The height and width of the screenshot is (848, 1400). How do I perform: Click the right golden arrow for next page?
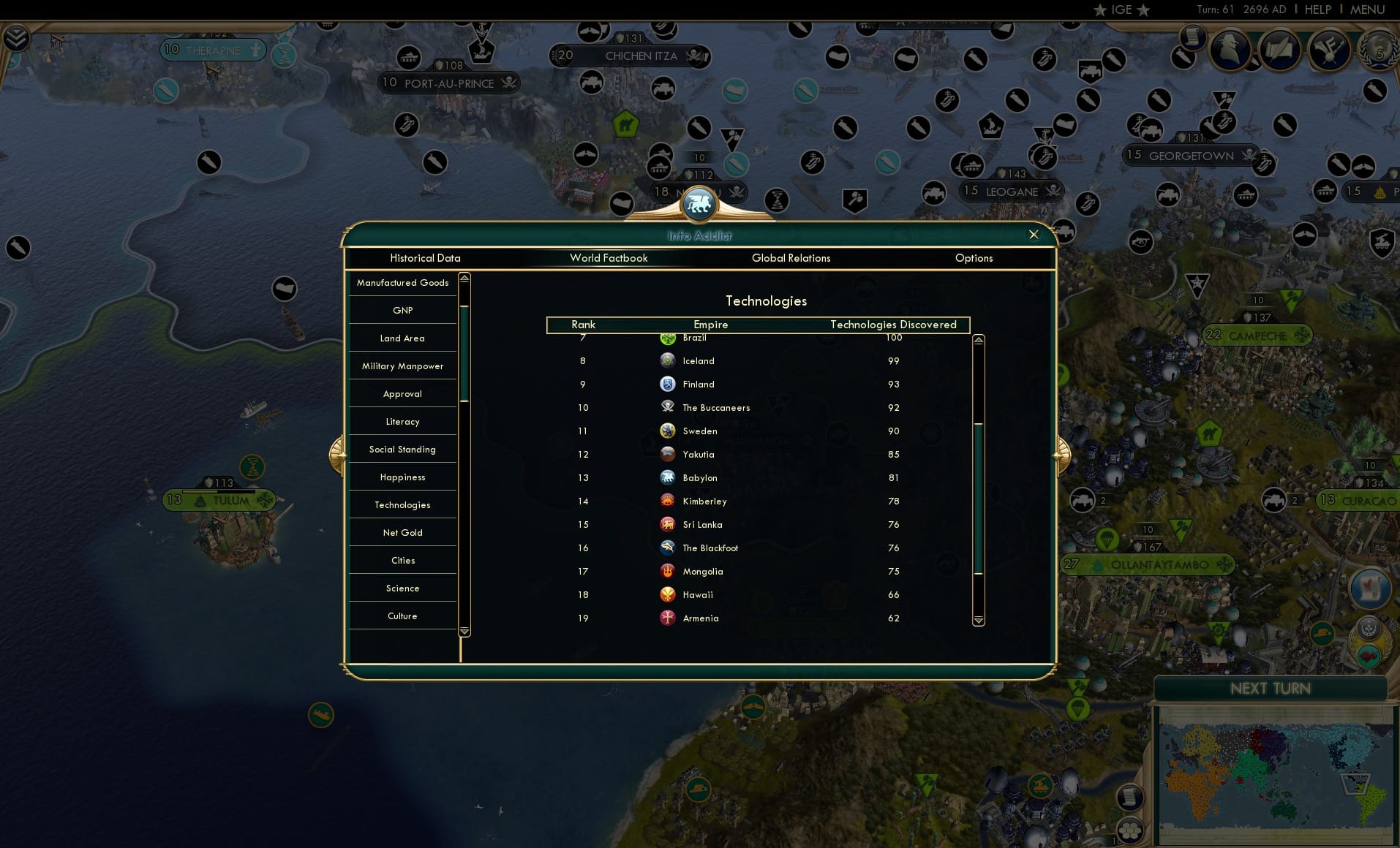(x=1062, y=453)
